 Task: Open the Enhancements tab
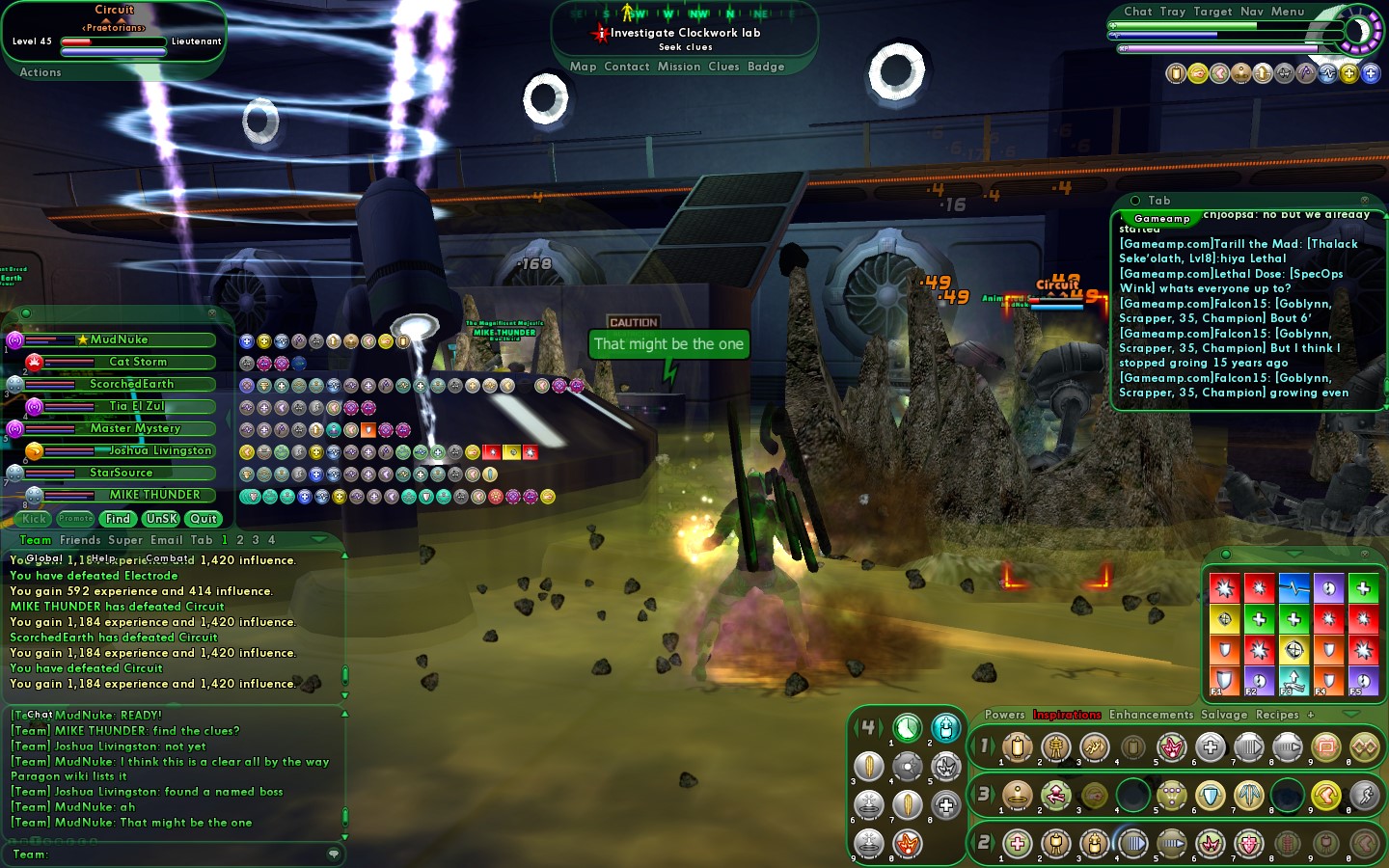[1151, 715]
